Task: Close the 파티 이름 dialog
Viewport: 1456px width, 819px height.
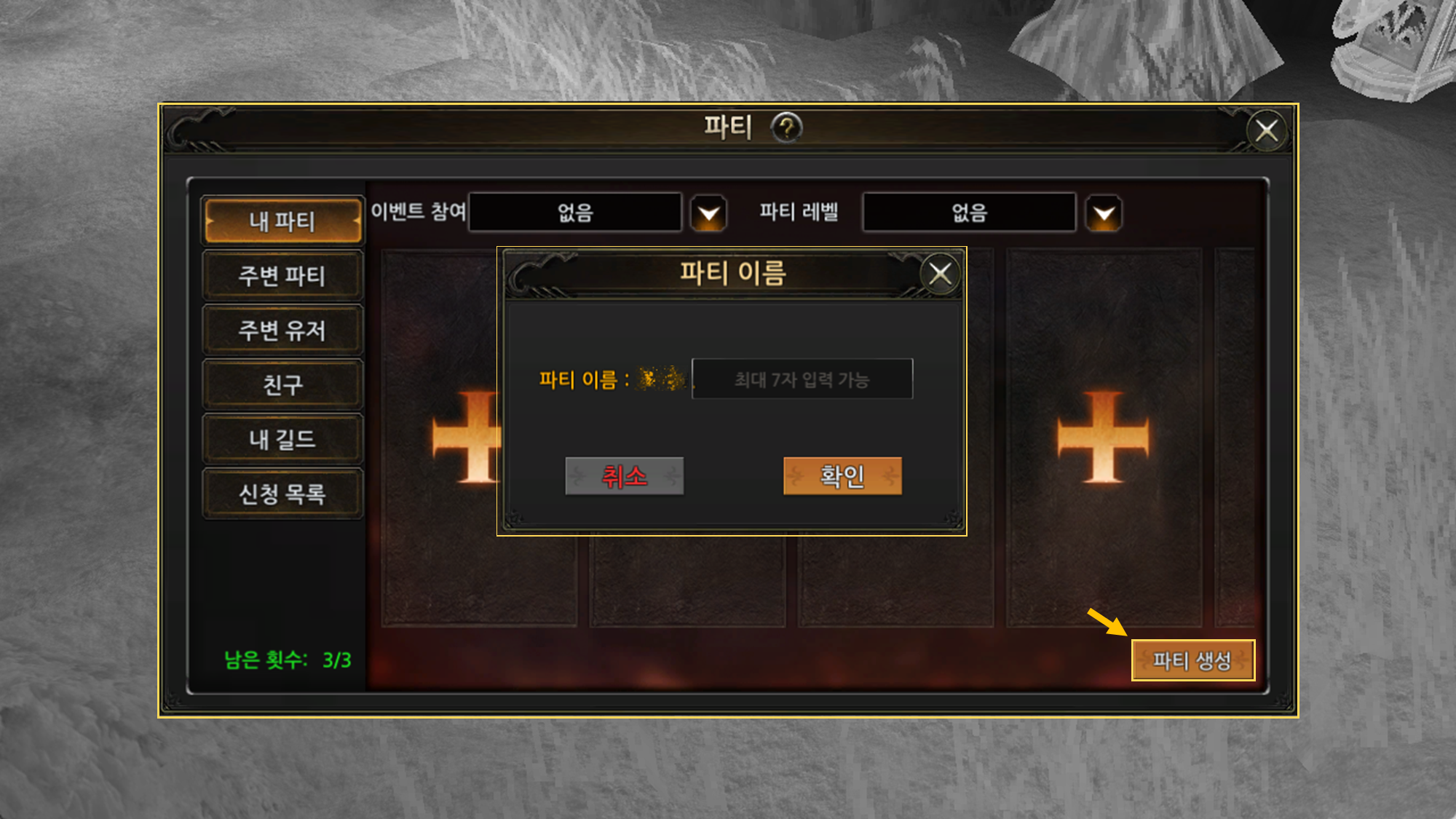Action: [940, 274]
